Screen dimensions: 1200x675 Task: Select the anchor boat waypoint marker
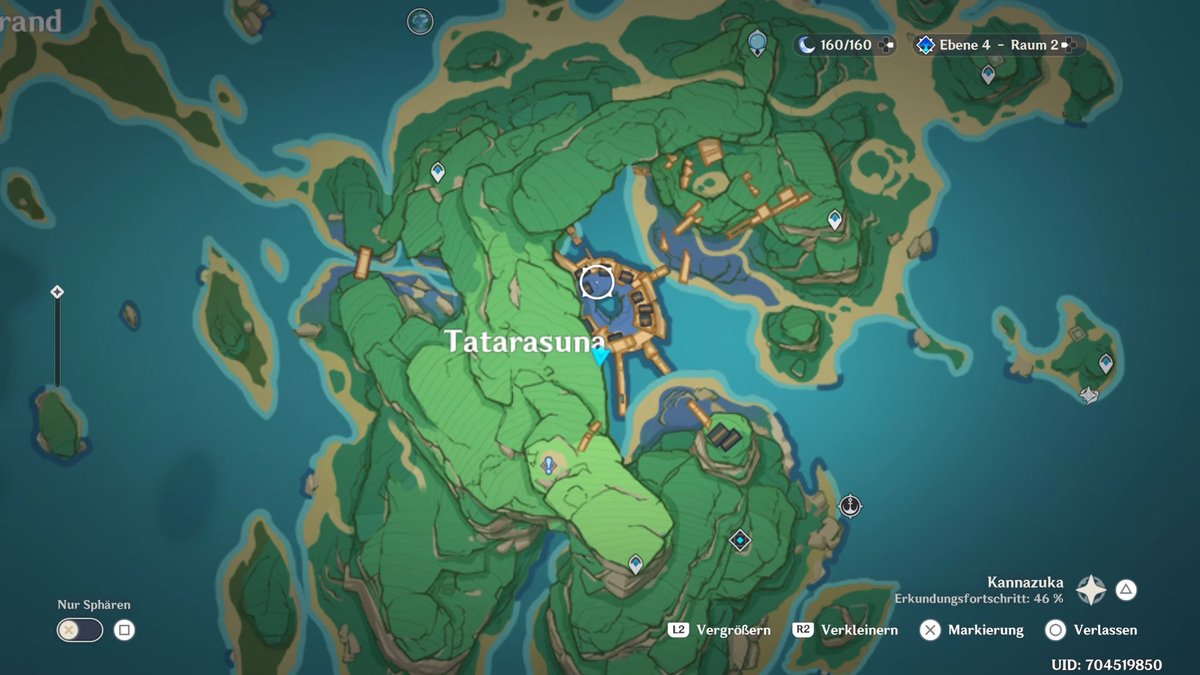coord(851,505)
